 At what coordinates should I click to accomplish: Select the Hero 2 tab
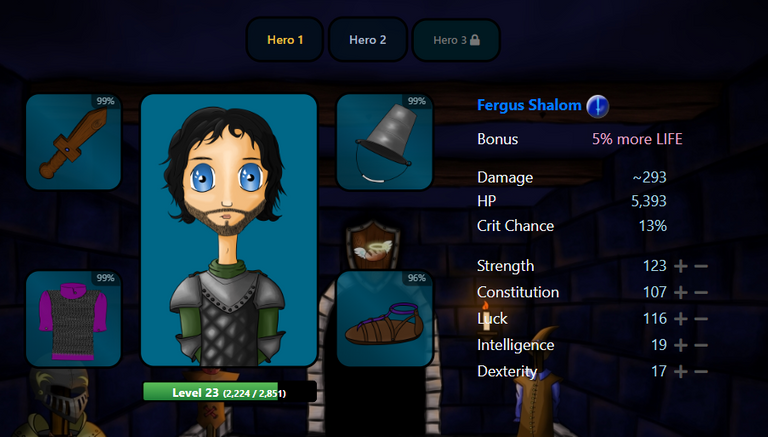367,40
